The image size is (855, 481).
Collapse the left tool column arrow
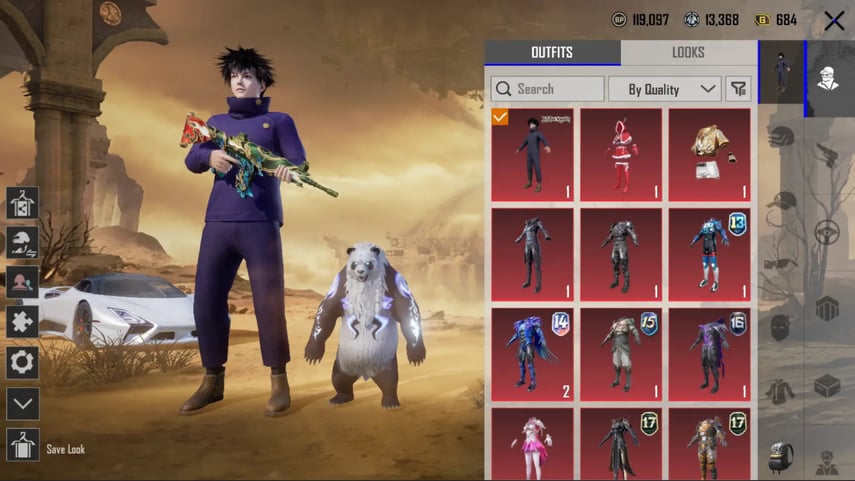coord(22,404)
